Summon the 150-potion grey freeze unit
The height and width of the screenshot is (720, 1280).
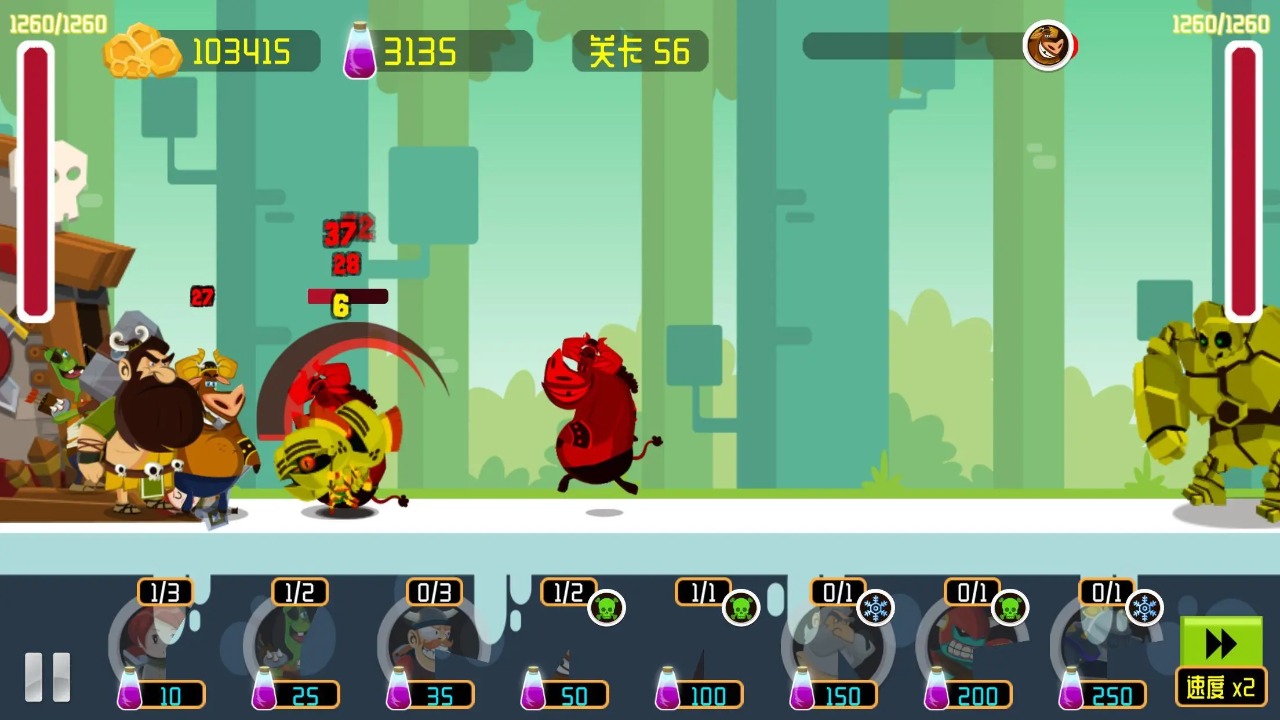tap(835, 645)
